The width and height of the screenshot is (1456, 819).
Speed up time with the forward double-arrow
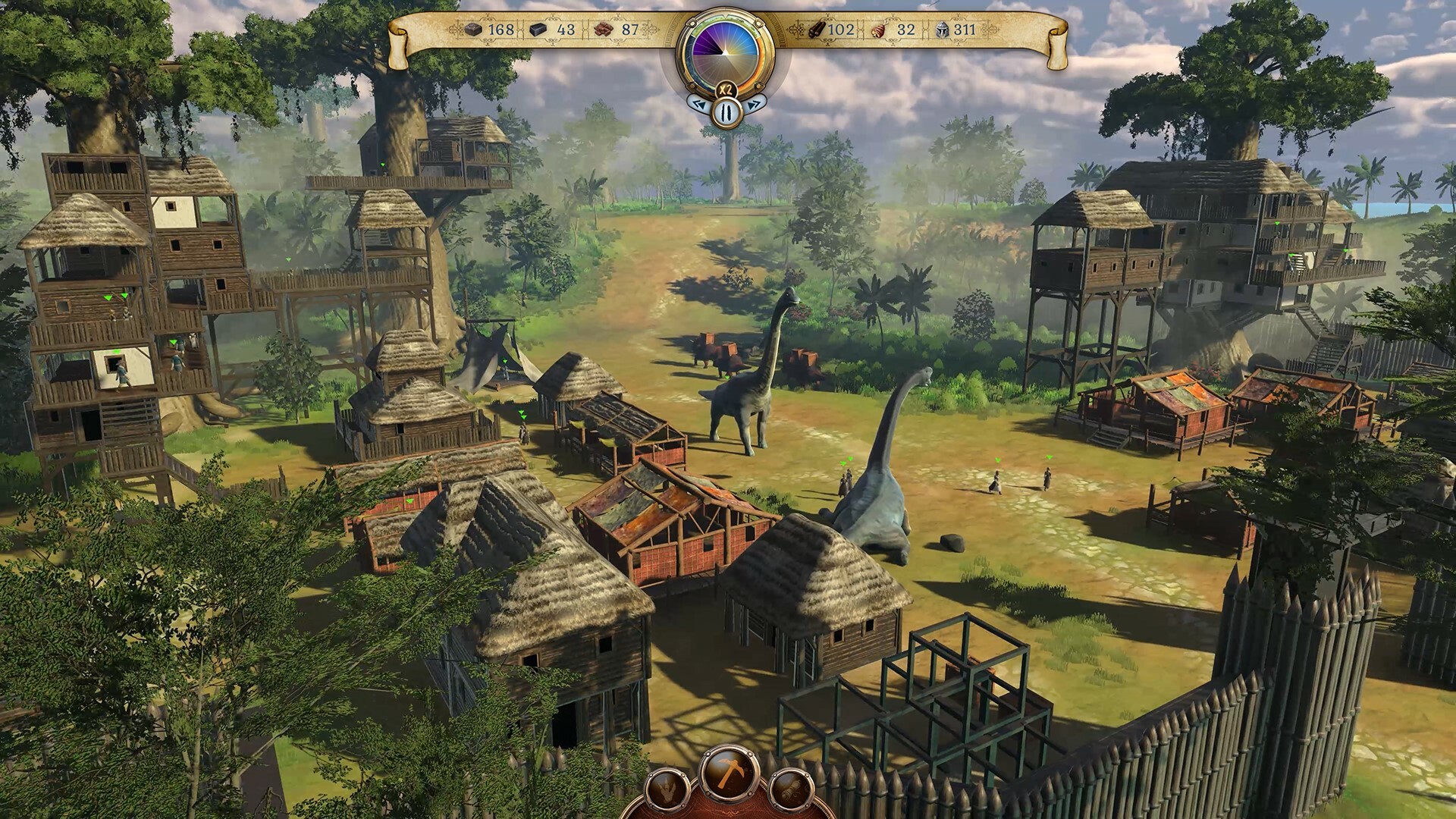coord(754,105)
